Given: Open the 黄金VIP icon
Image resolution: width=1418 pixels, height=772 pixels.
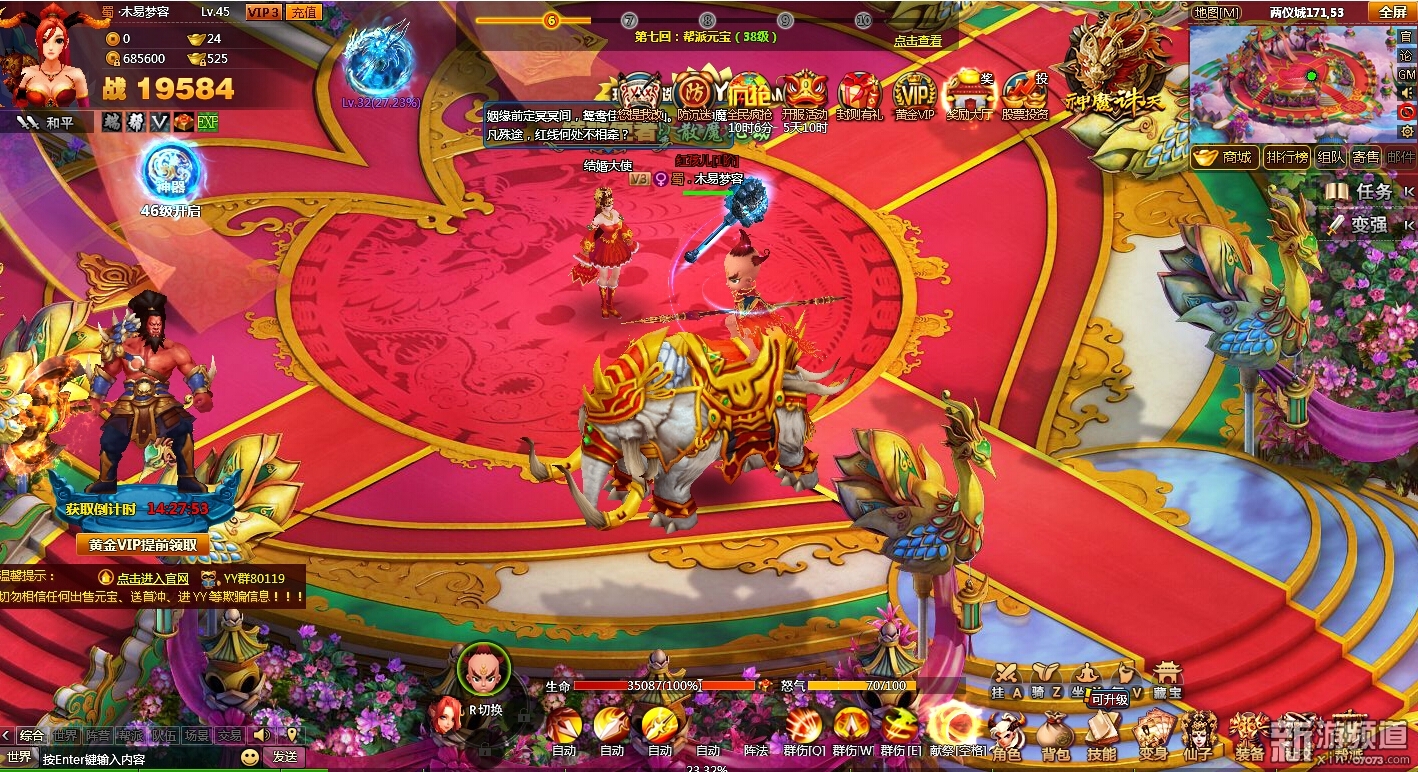Looking at the screenshot, I should coord(913,95).
